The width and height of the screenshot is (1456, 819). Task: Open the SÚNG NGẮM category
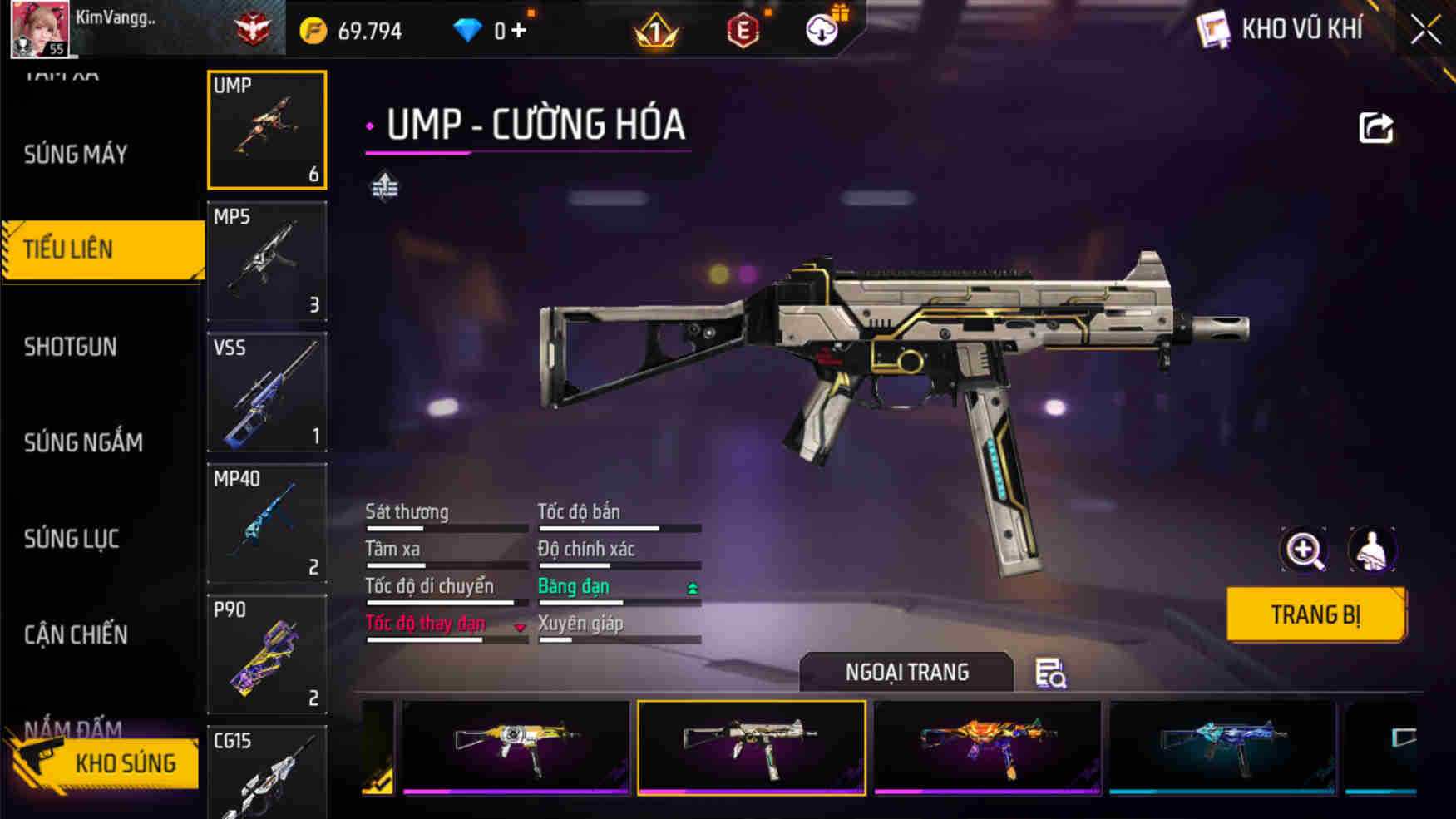coord(83,442)
